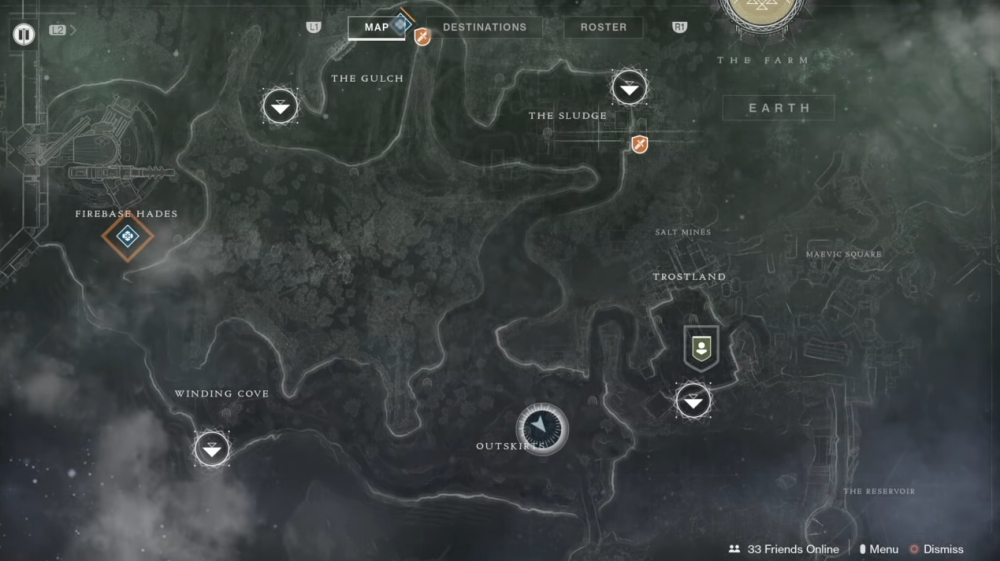Click the player location marker at Outskirts
Viewport: 1000px width, 561px height.
point(542,428)
